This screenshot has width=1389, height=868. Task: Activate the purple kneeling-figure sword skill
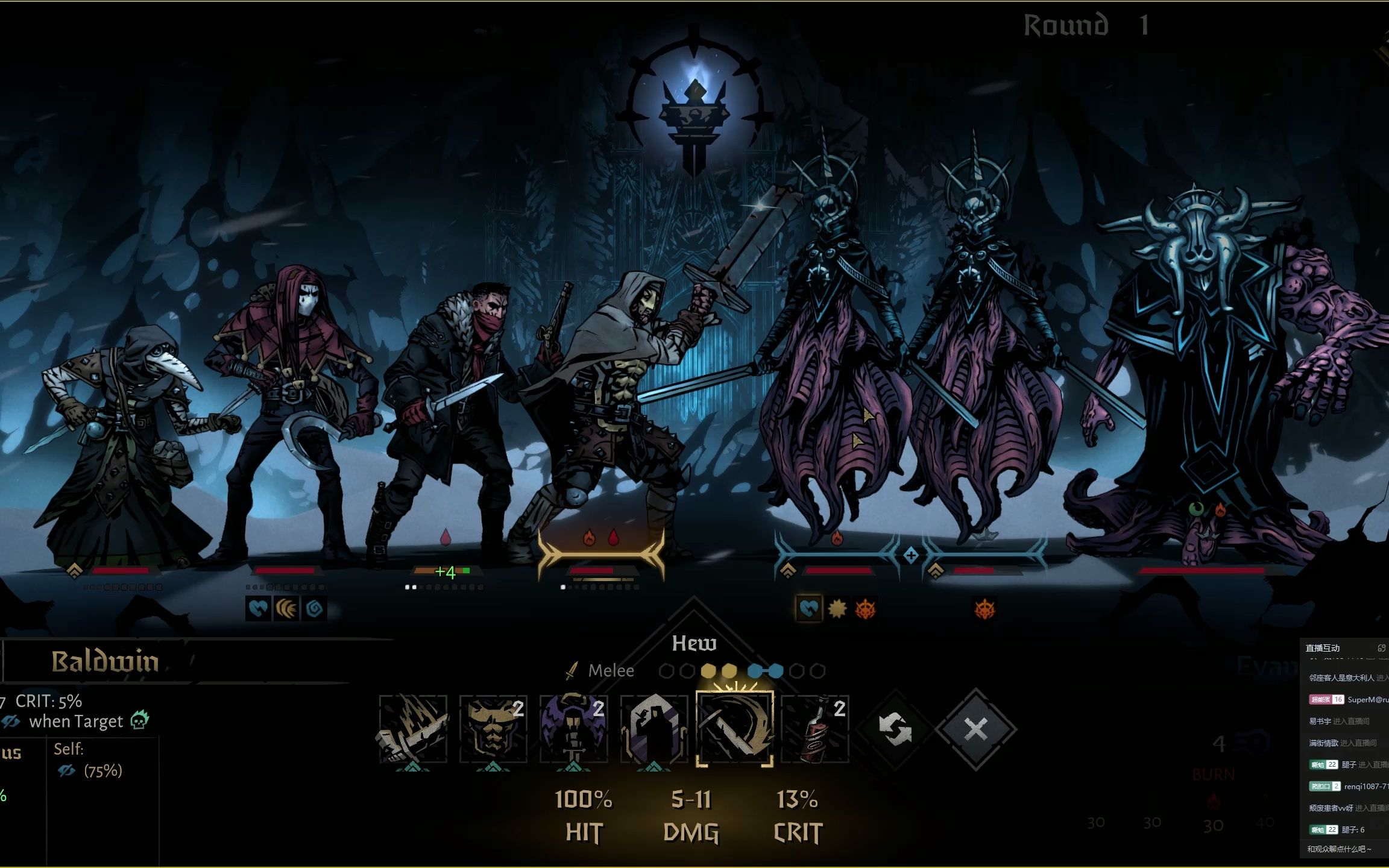point(573,728)
